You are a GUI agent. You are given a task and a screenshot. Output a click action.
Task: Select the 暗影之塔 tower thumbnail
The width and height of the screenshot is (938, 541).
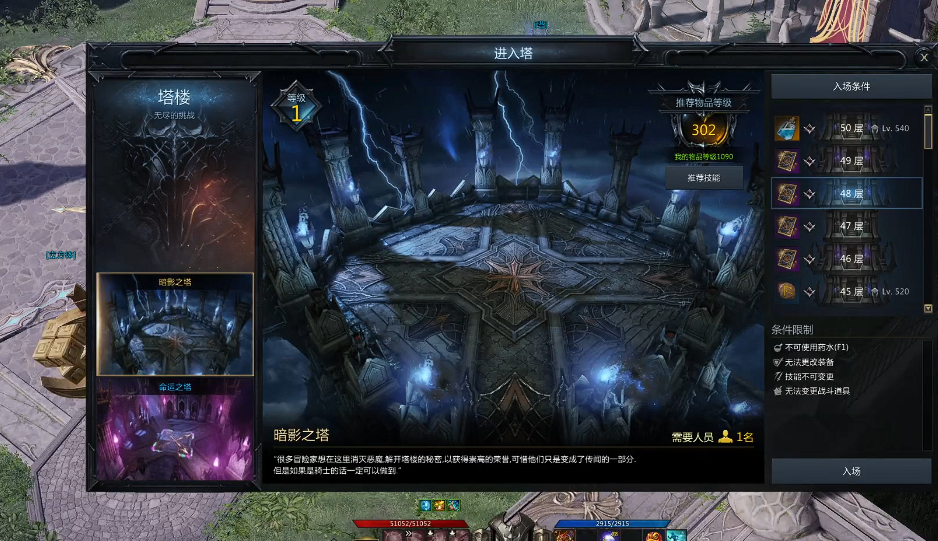point(175,325)
